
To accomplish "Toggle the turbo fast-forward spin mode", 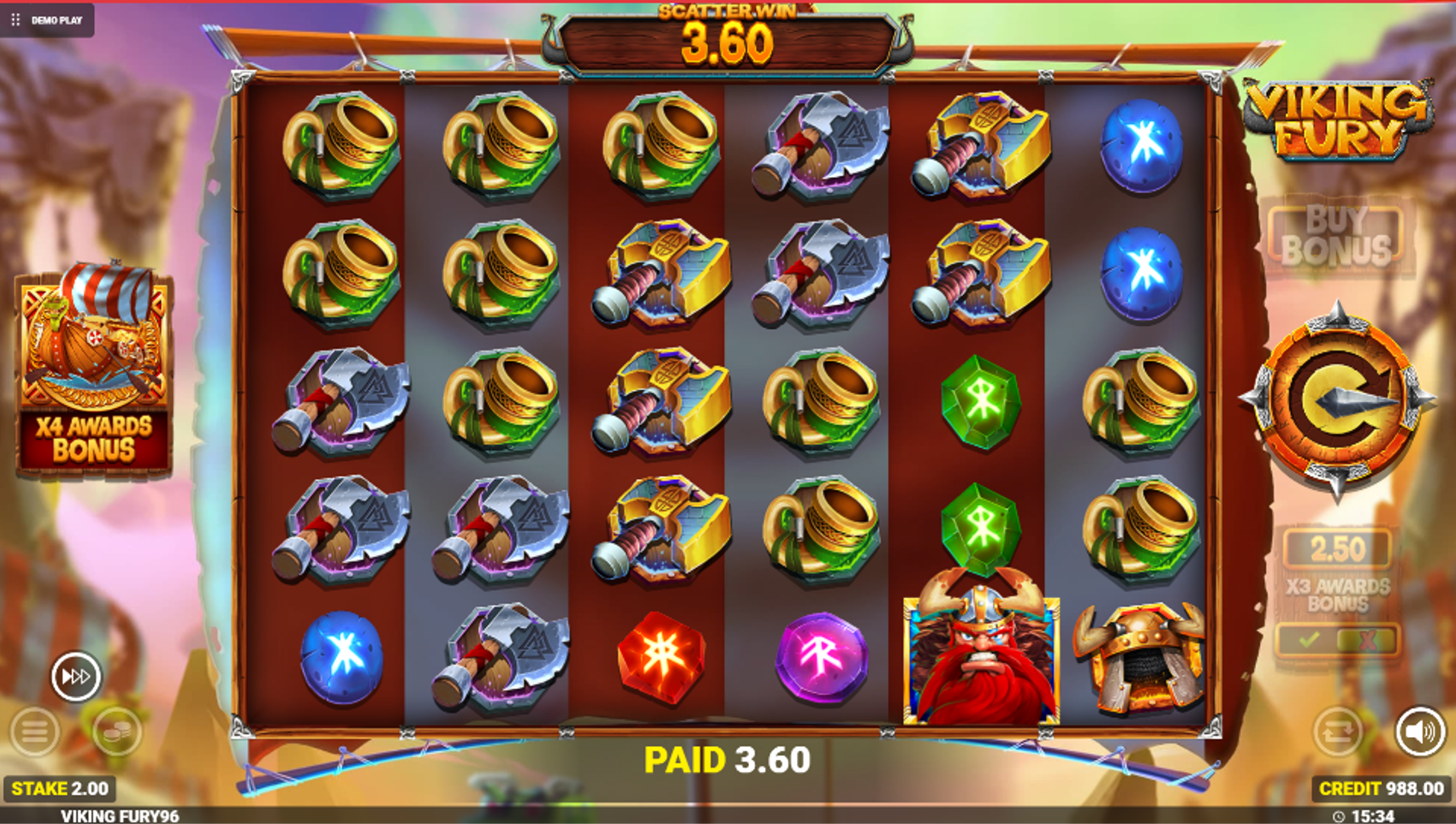I will 76,676.
